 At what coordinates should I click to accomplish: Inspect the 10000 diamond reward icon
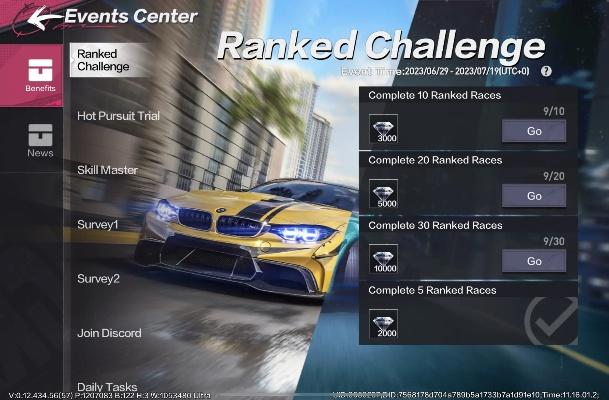383,259
